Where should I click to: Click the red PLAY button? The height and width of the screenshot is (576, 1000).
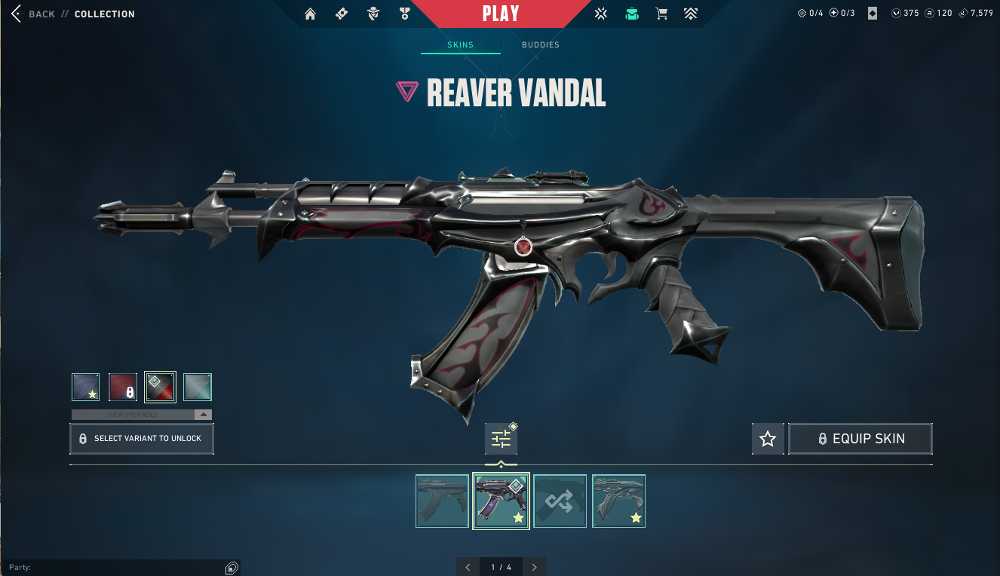[x=500, y=14]
